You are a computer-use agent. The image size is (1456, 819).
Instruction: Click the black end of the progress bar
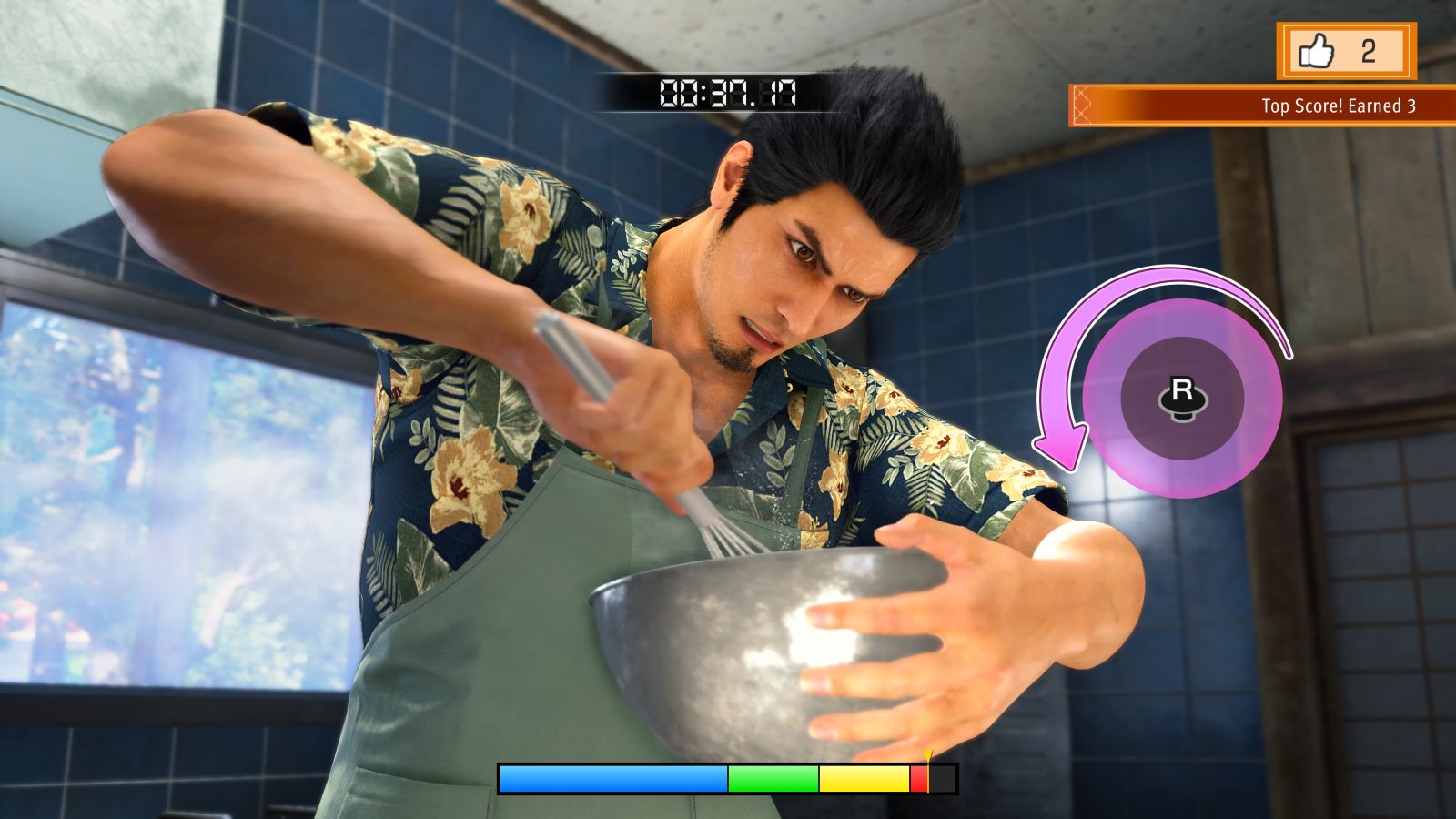pyautogui.click(x=942, y=778)
